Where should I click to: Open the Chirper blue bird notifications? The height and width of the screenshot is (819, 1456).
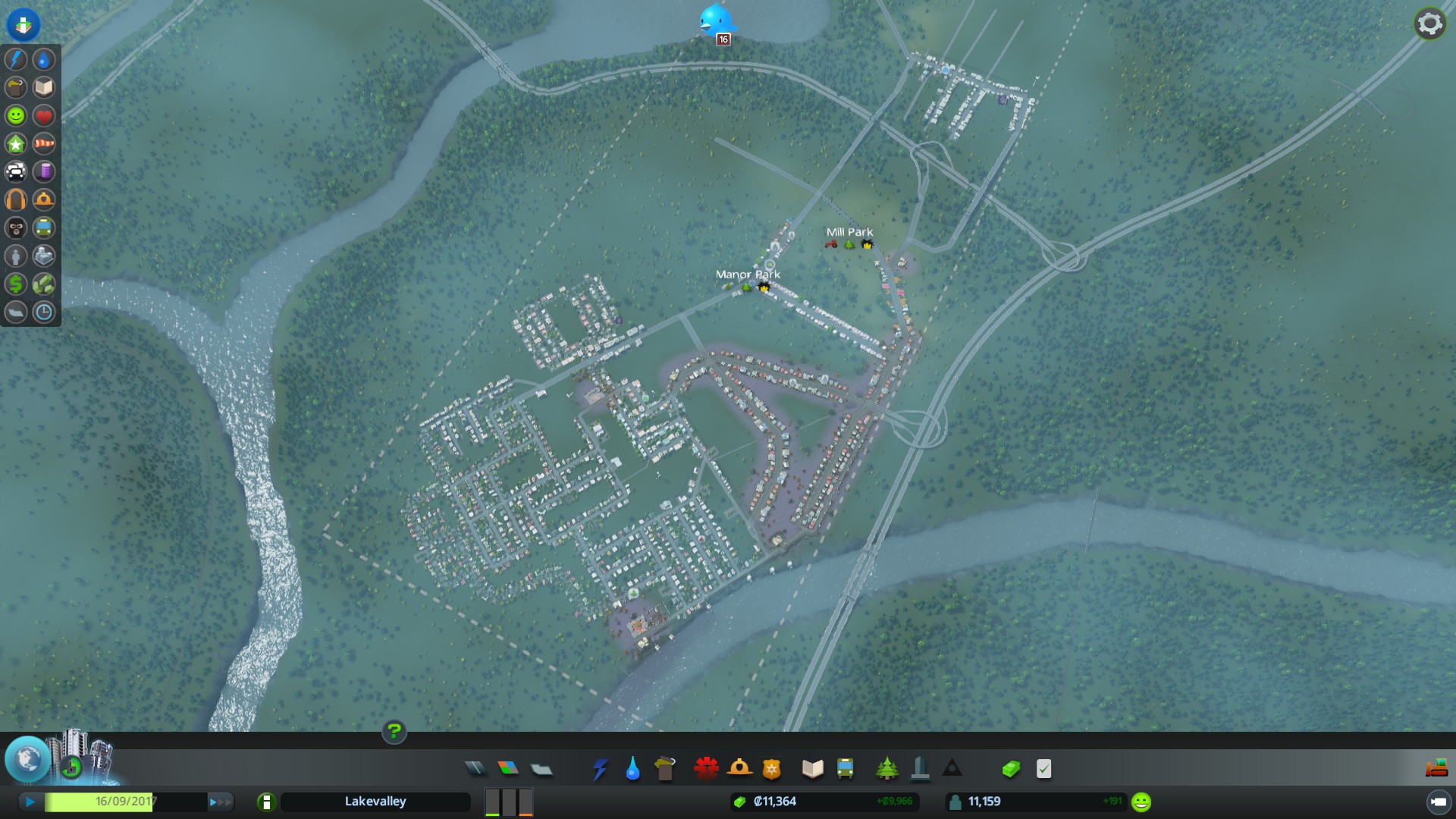coord(715,21)
